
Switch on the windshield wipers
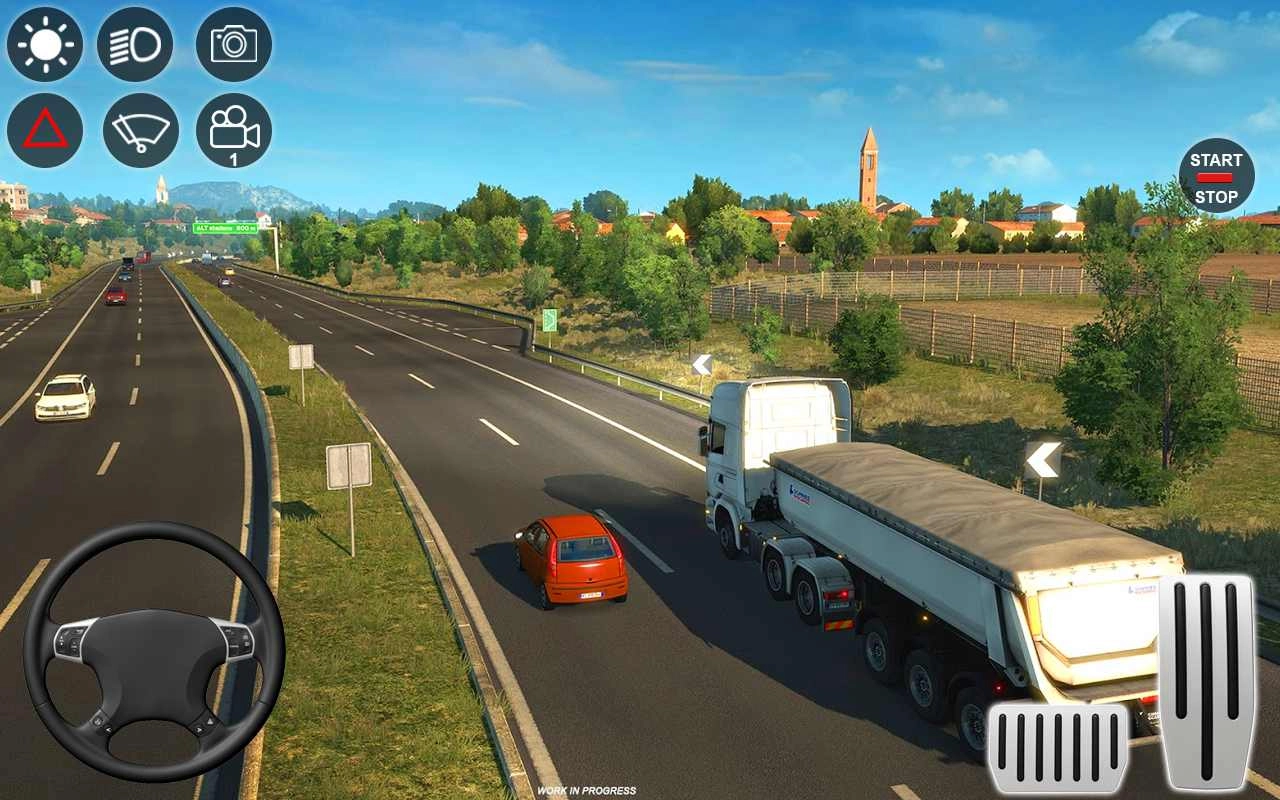tap(140, 130)
